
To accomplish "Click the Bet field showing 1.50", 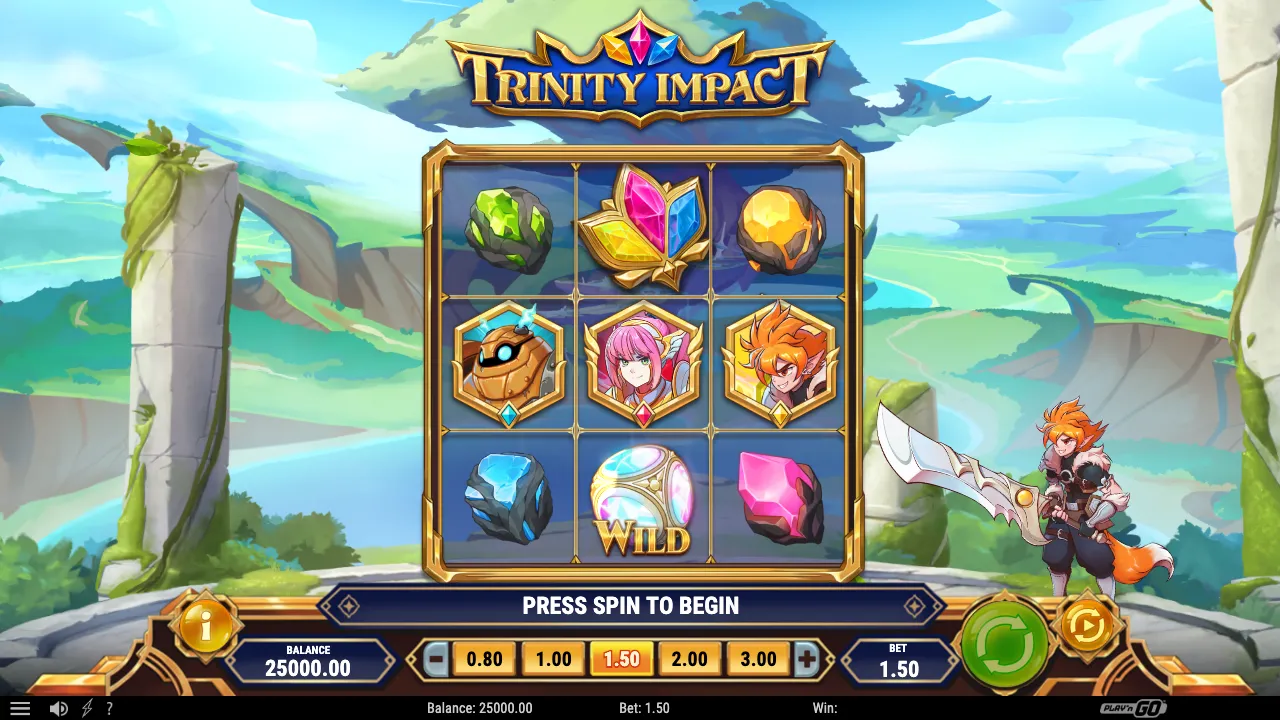I will [x=897, y=658].
